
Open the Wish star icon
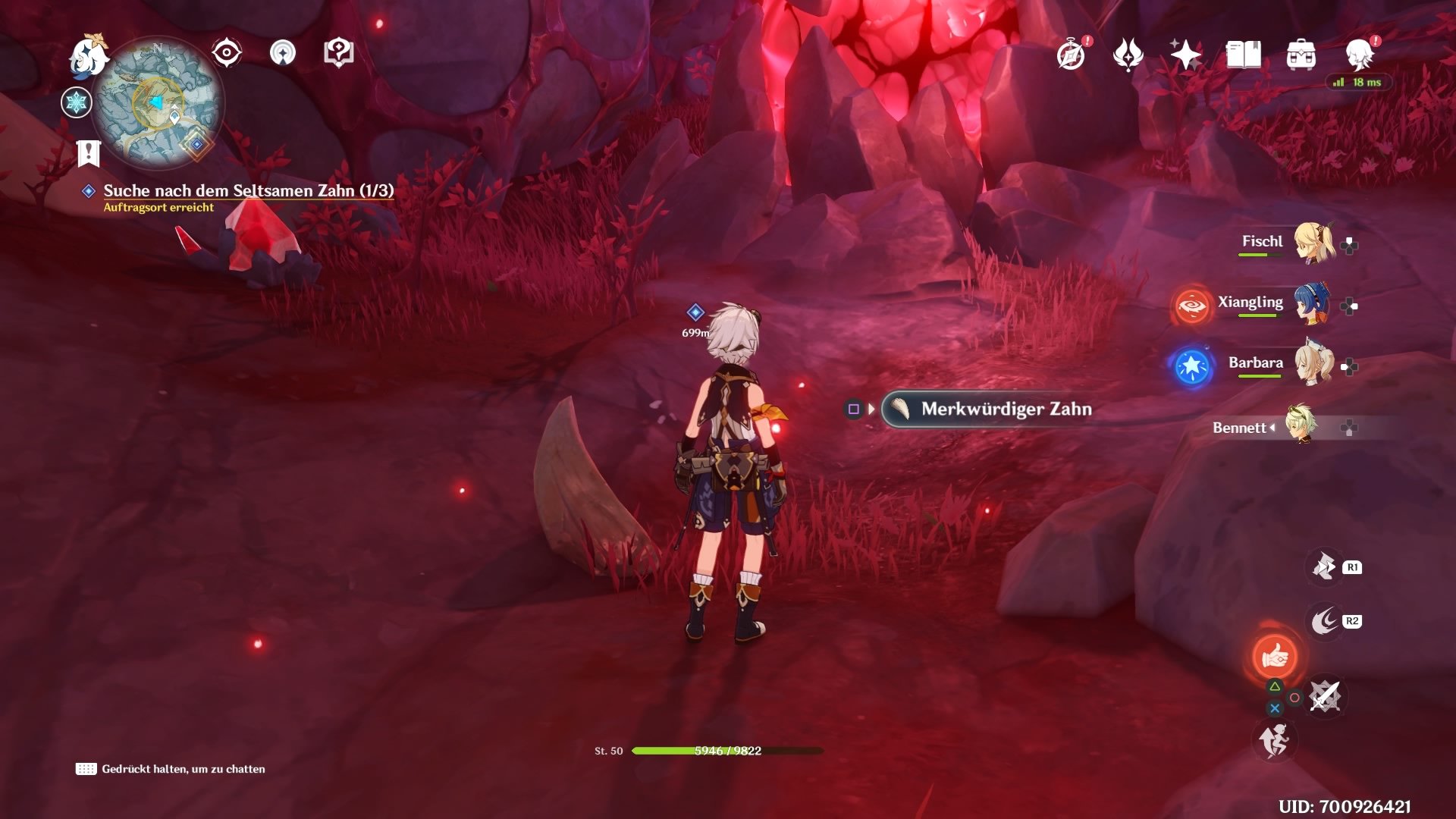coord(1185,55)
